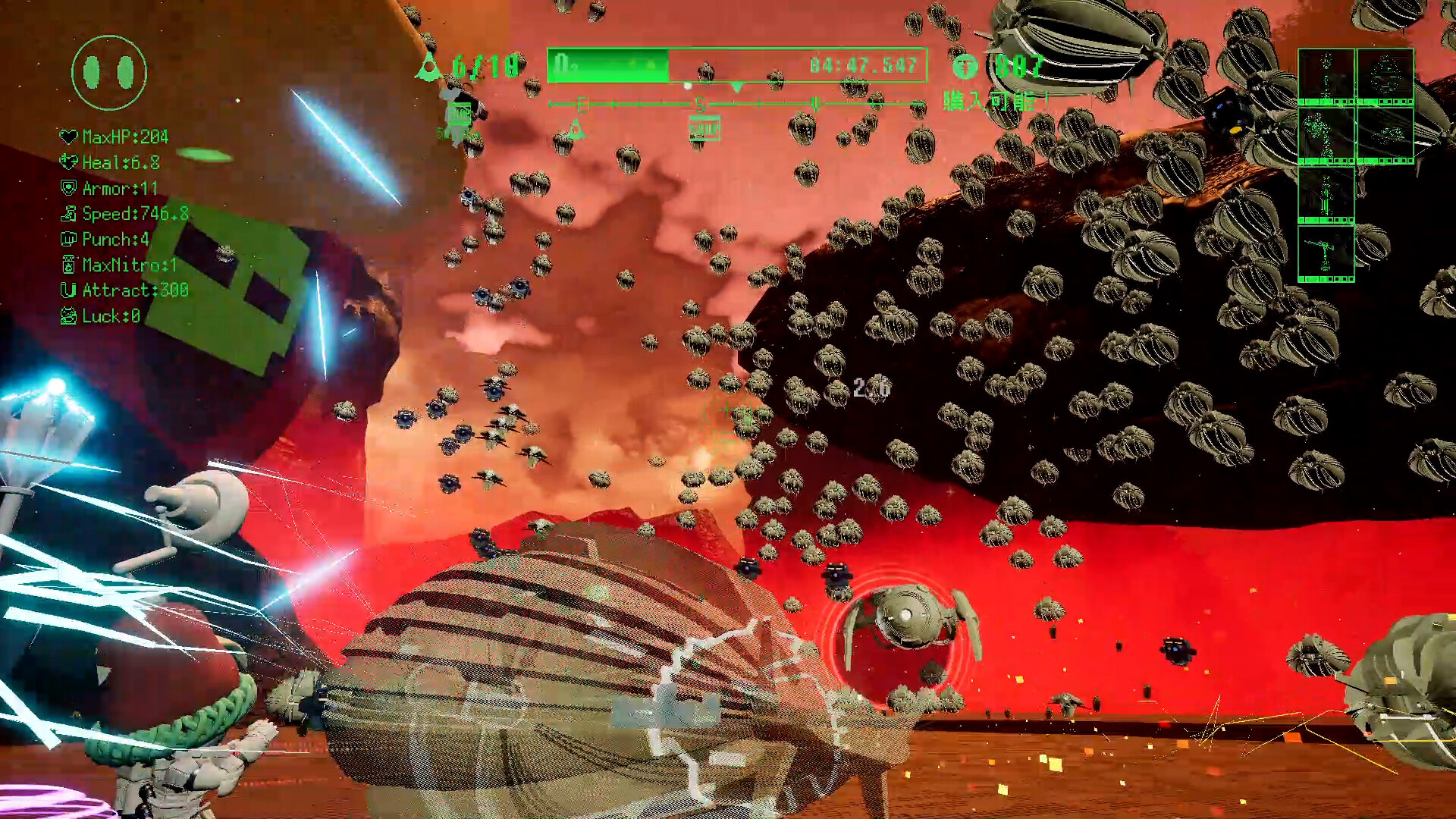Screen dimensions: 1456x819
Task: Select the top-left weapon slot thumbnail
Action: click(x=1326, y=74)
